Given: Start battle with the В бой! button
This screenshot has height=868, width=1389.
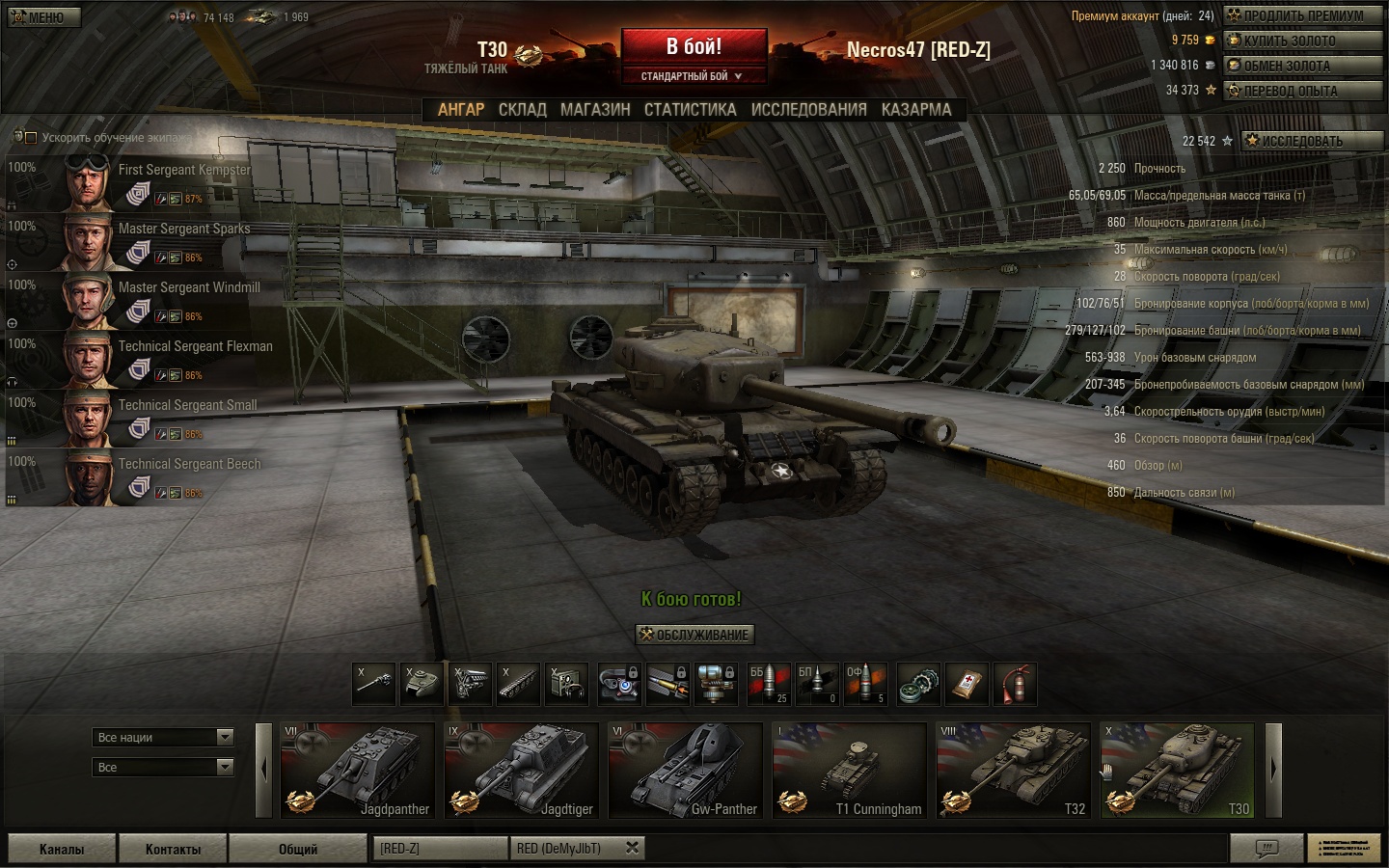Looking at the screenshot, I should tap(694, 47).
